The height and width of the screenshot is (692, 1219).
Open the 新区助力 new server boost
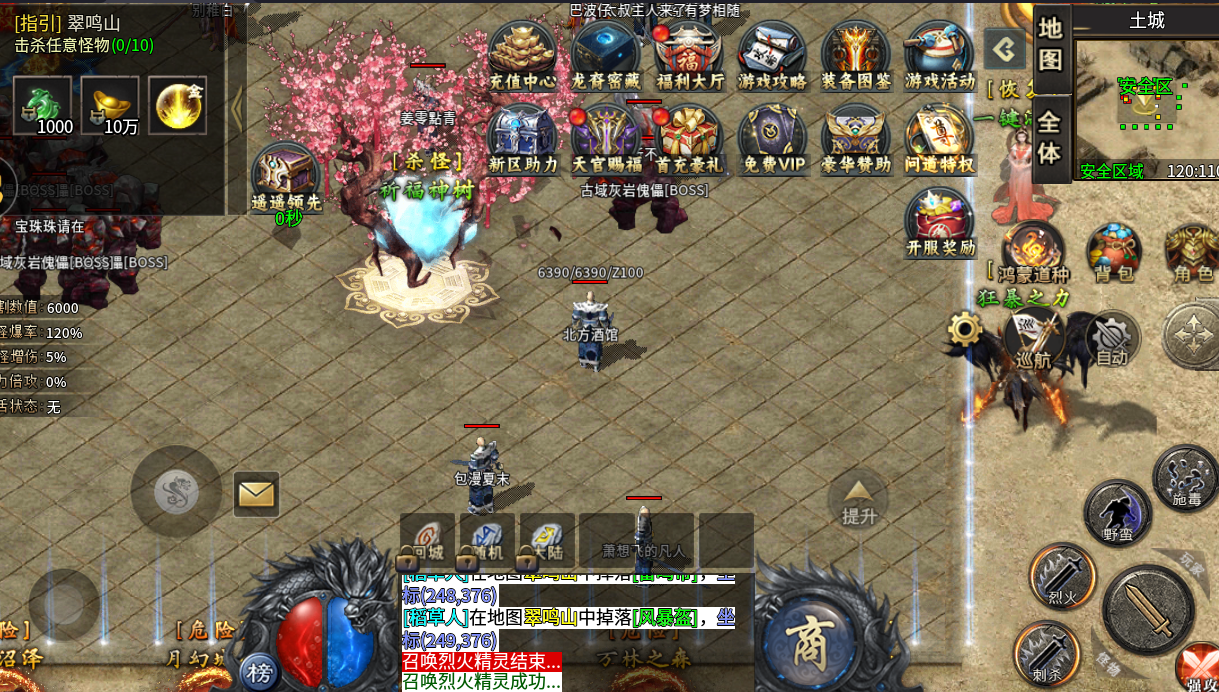pos(523,139)
